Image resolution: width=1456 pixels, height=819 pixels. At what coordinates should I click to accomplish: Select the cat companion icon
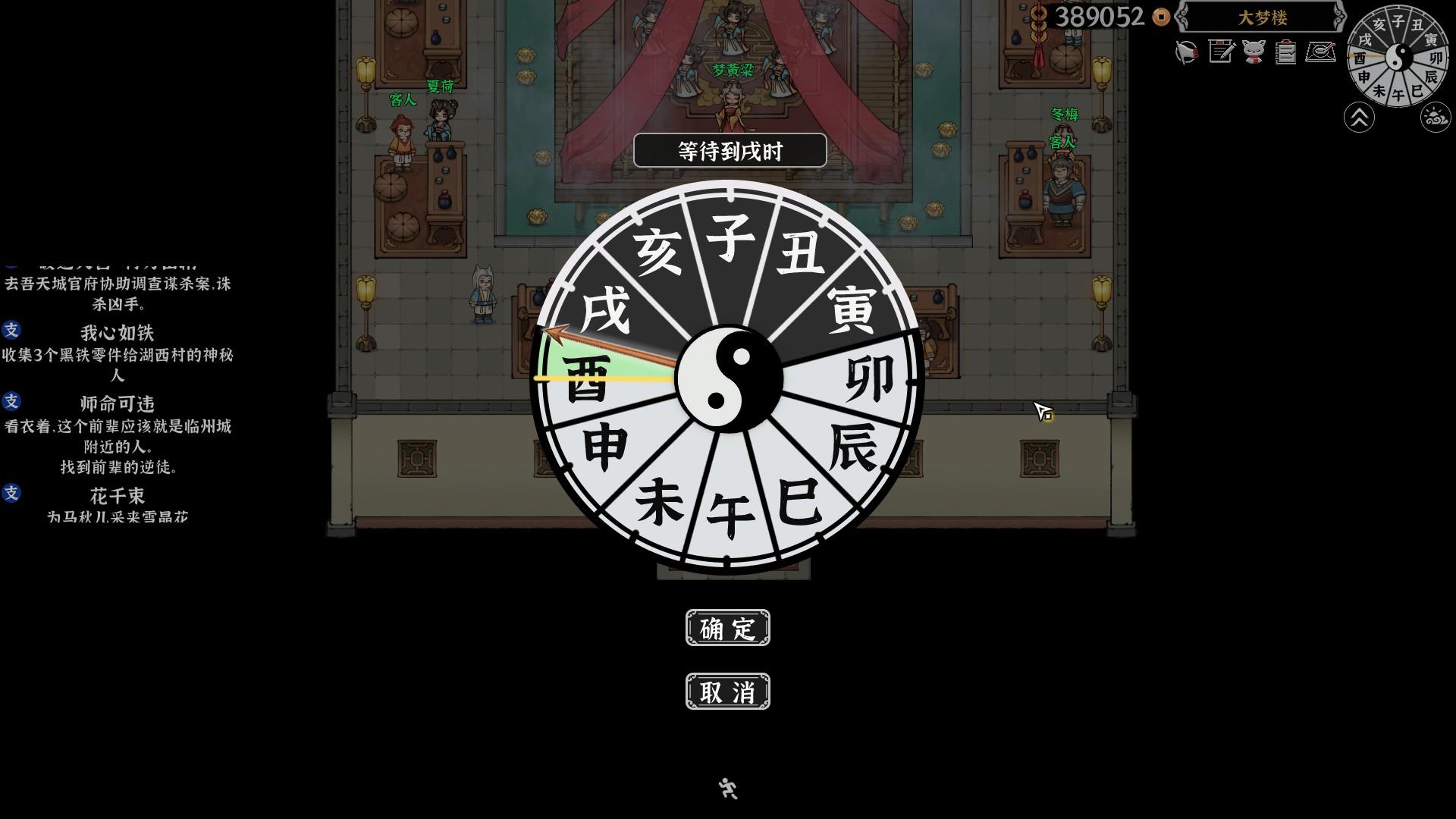1254,53
